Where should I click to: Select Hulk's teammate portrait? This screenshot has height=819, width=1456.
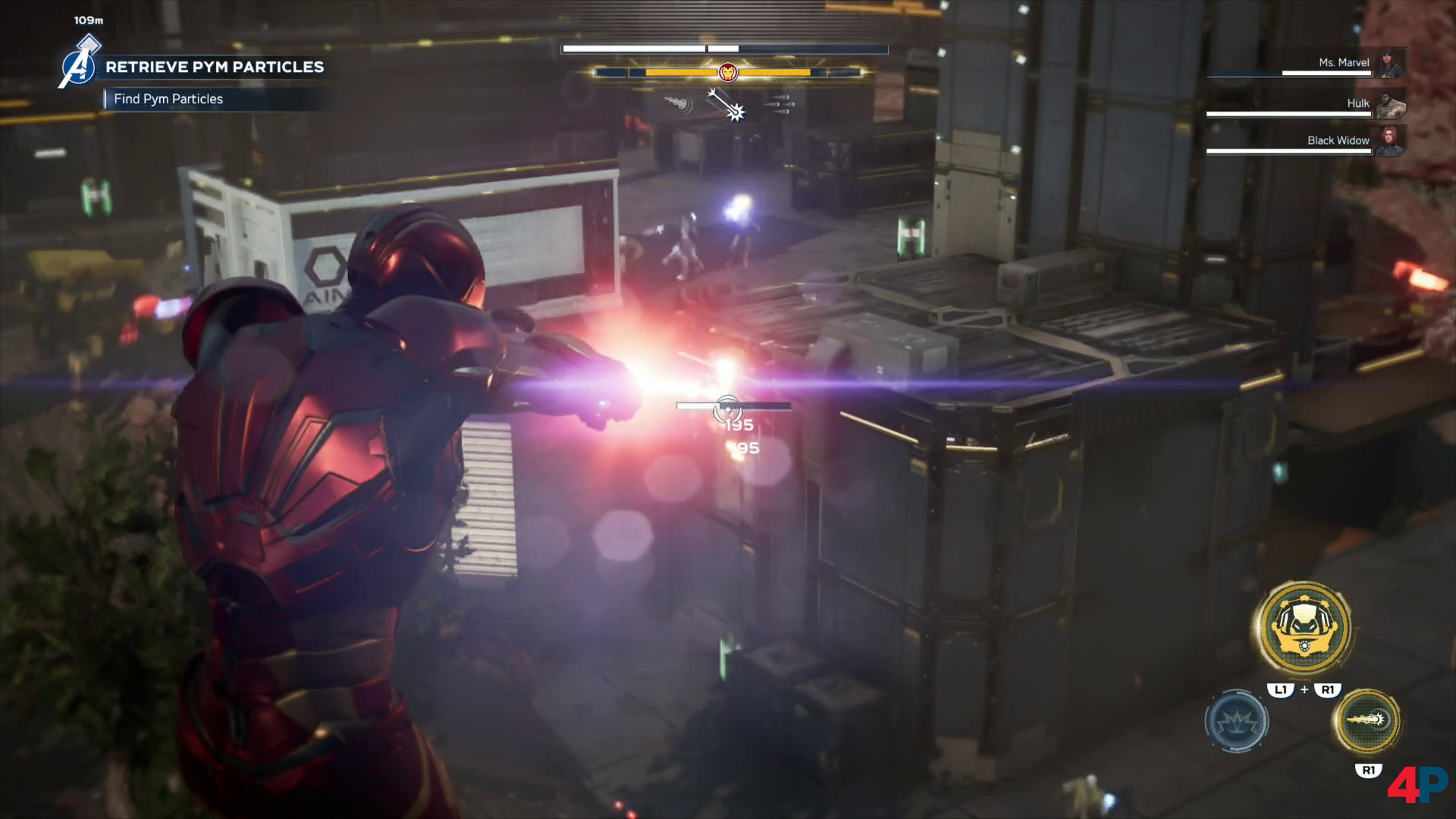[1391, 104]
